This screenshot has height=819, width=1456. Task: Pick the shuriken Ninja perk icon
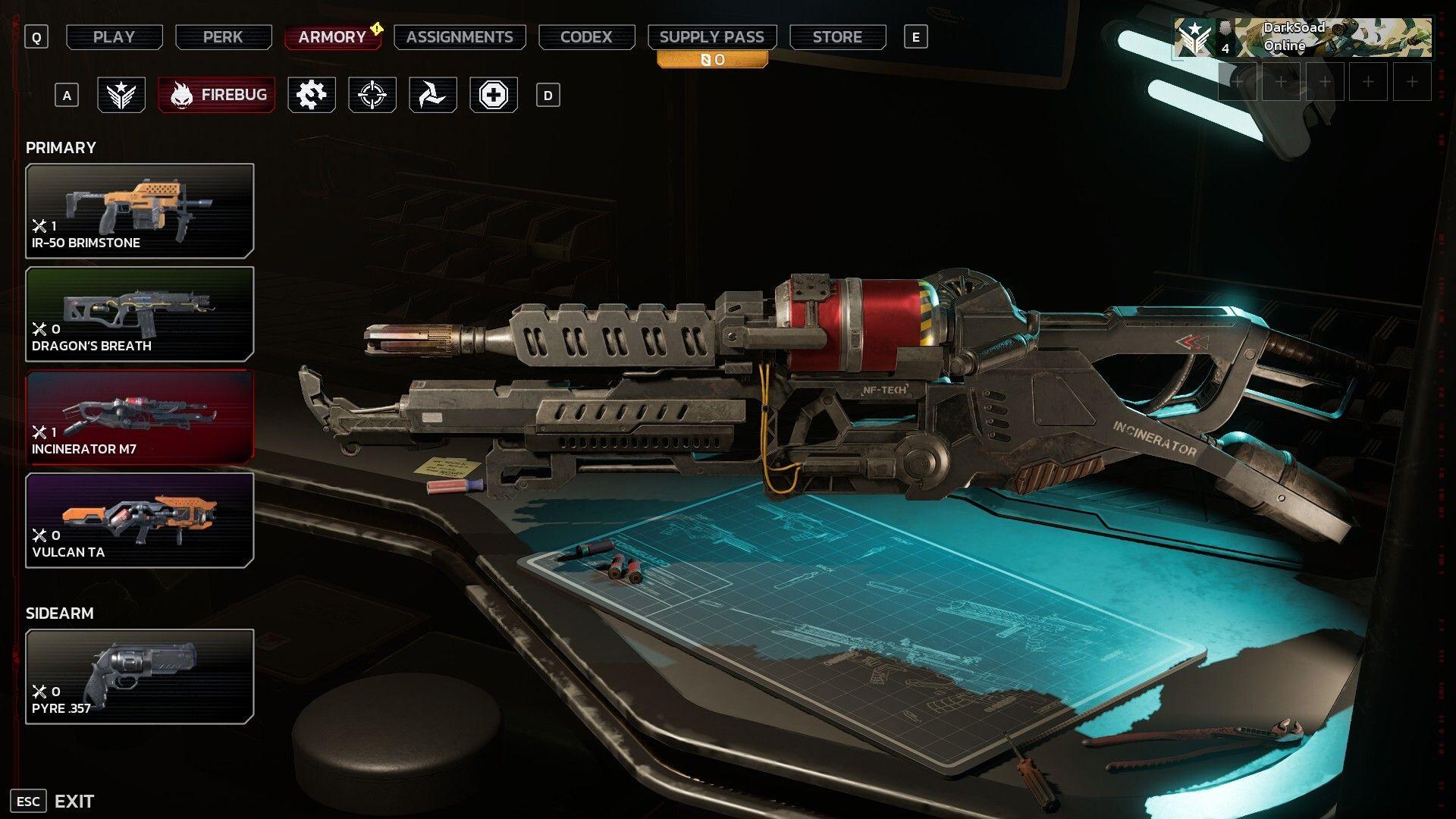[x=432, y=96]
